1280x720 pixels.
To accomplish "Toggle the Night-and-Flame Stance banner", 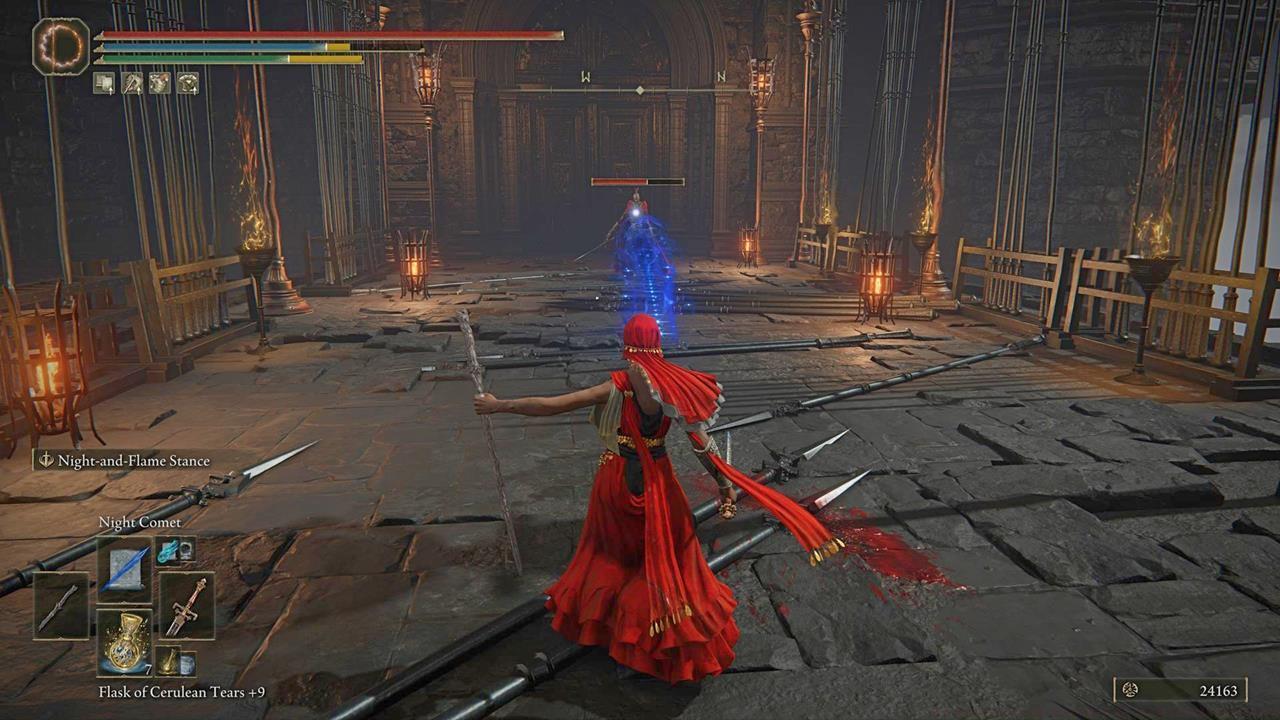I will [126, 461].
